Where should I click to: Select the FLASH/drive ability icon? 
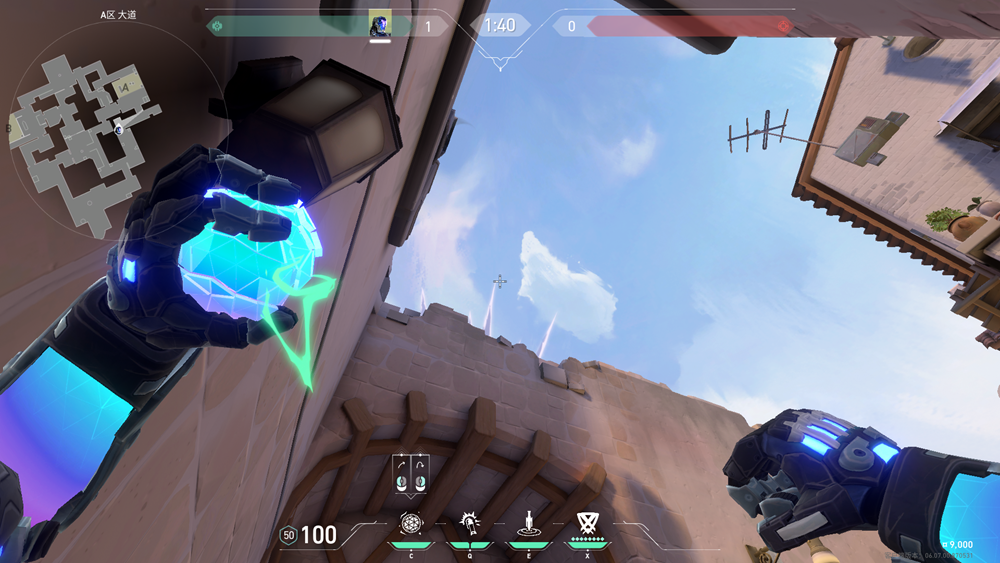[469, 522]
